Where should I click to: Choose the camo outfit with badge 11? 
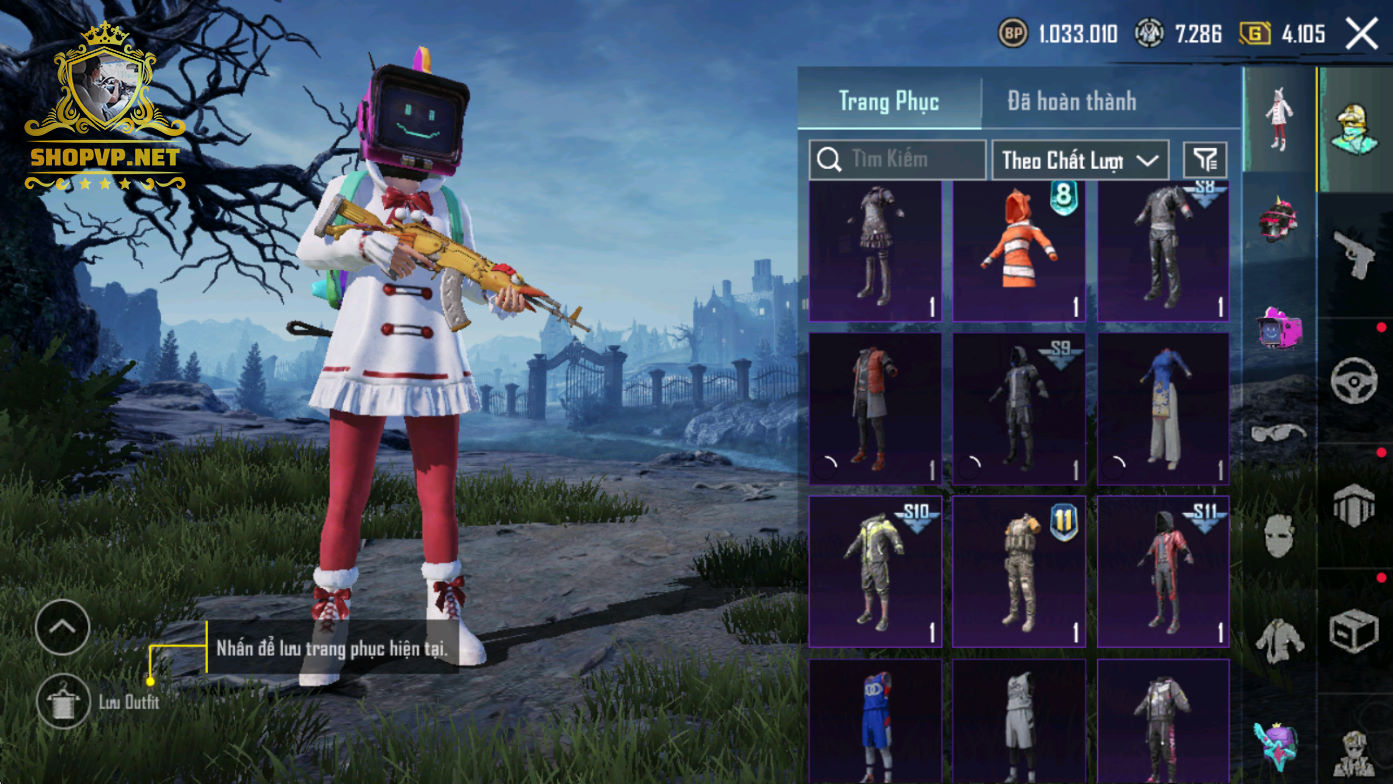[1018, 572]
